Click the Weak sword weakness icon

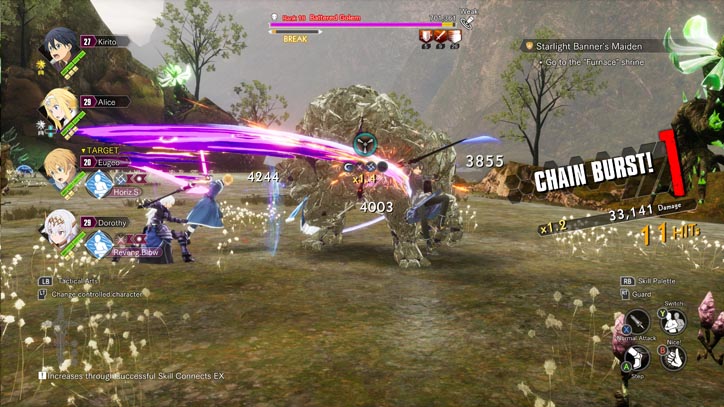pyautogui.click(x=467, y=21)
